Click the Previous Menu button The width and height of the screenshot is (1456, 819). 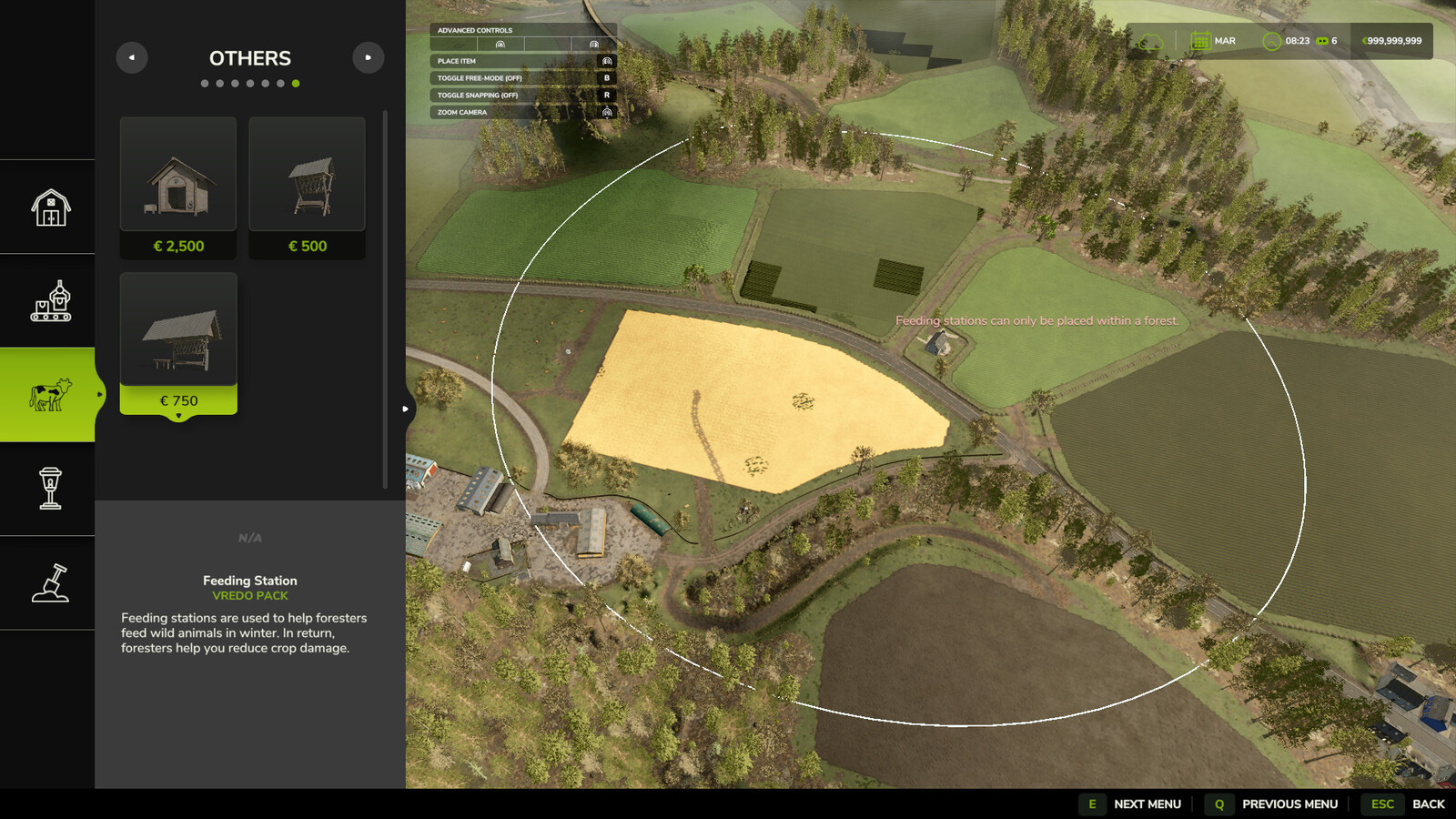click(x=1274, y=804)
